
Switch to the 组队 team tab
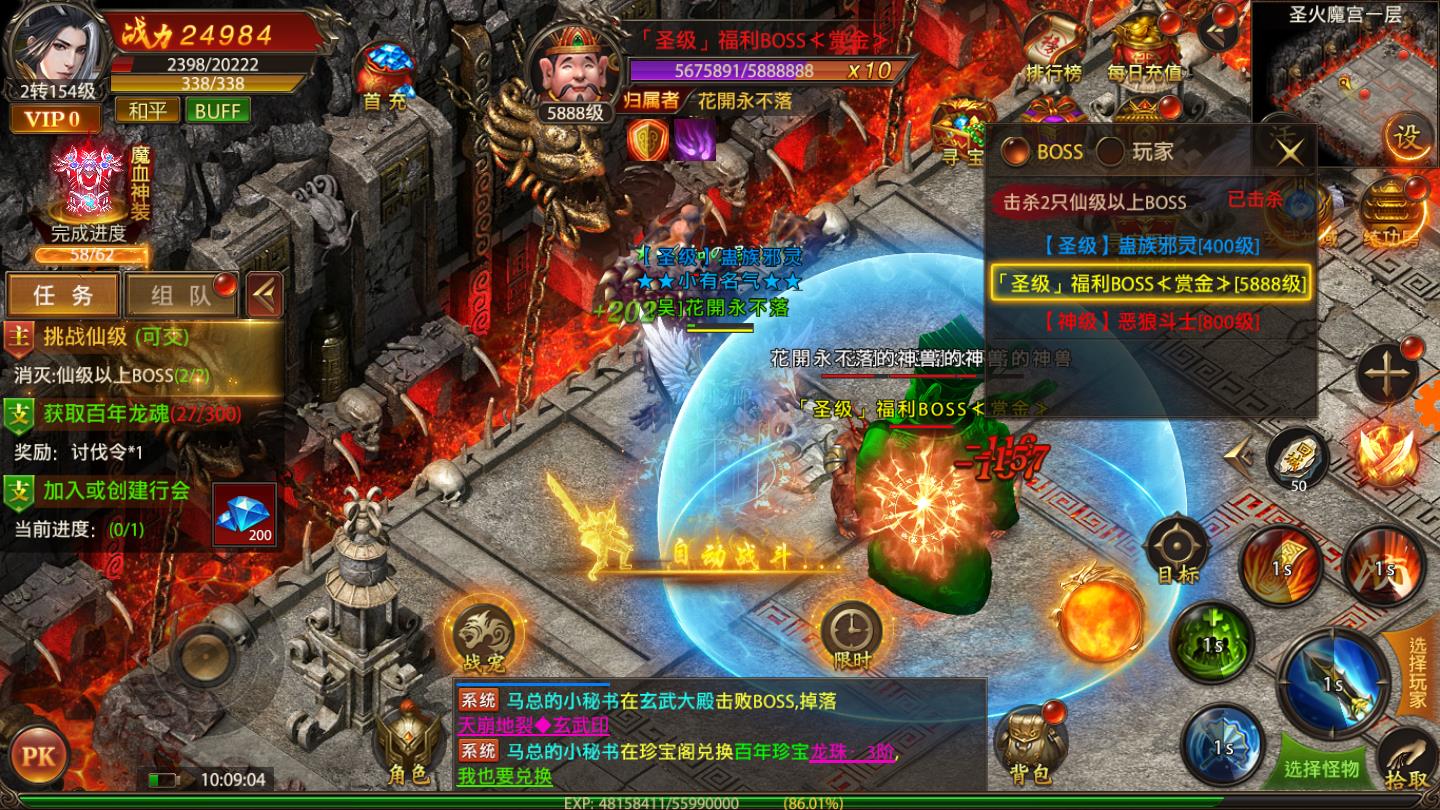[x=180, y=295]
